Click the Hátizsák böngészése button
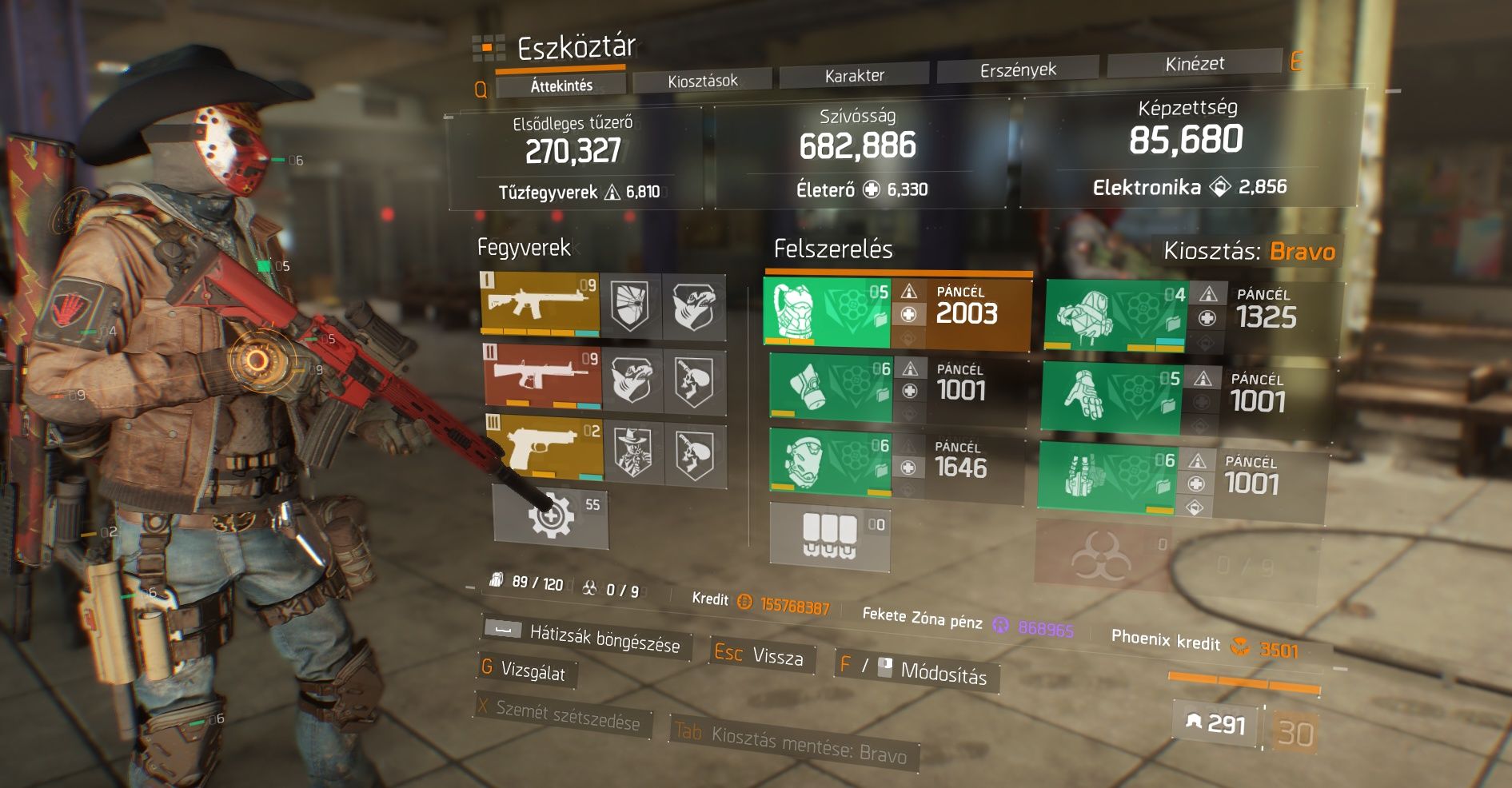1512x788 pixels. pyautogui.click(x=584, y=637)
